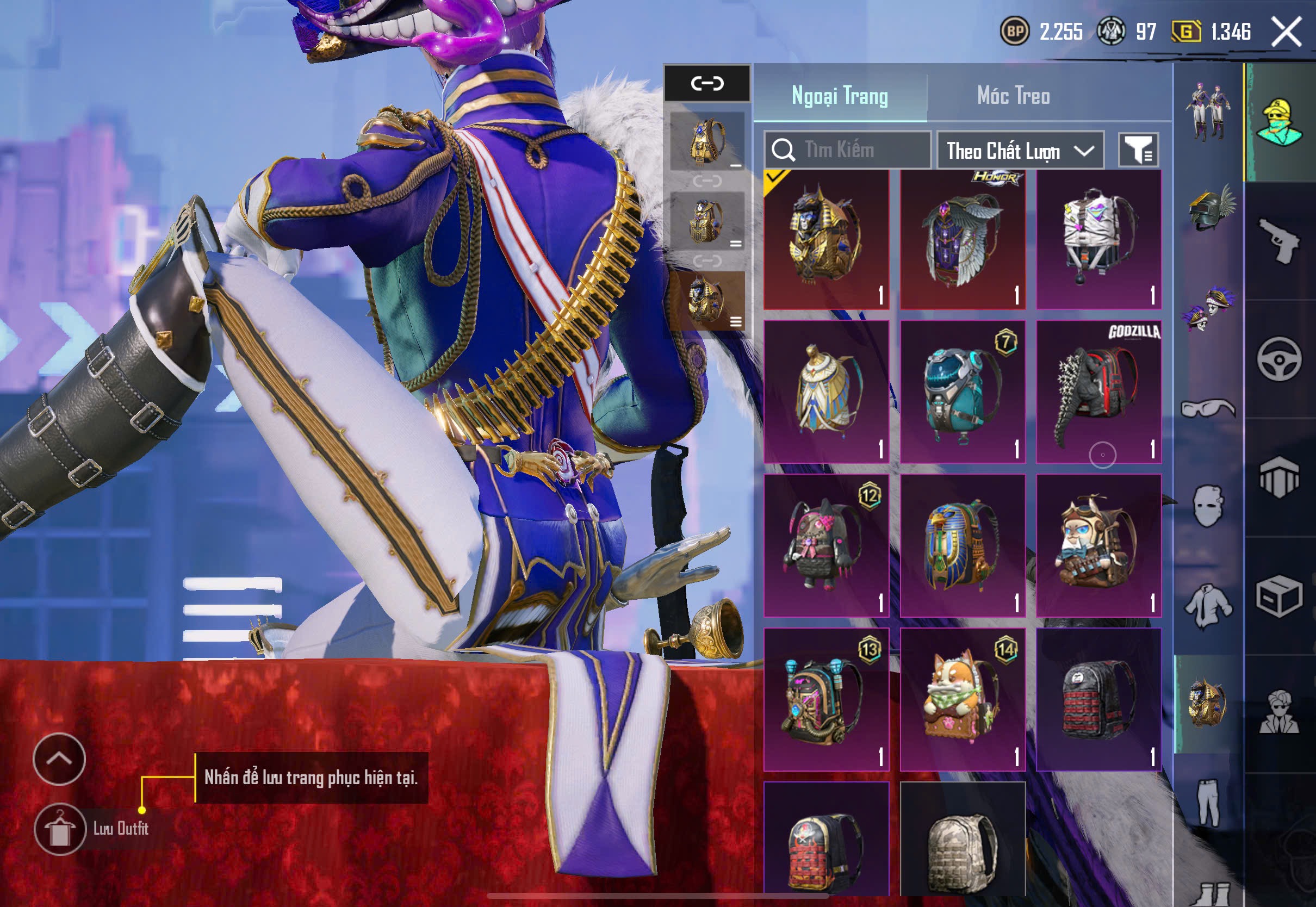The image size is (1316, 907).
Task: Choose the teal robot backpack
Action: coord(963,392)
